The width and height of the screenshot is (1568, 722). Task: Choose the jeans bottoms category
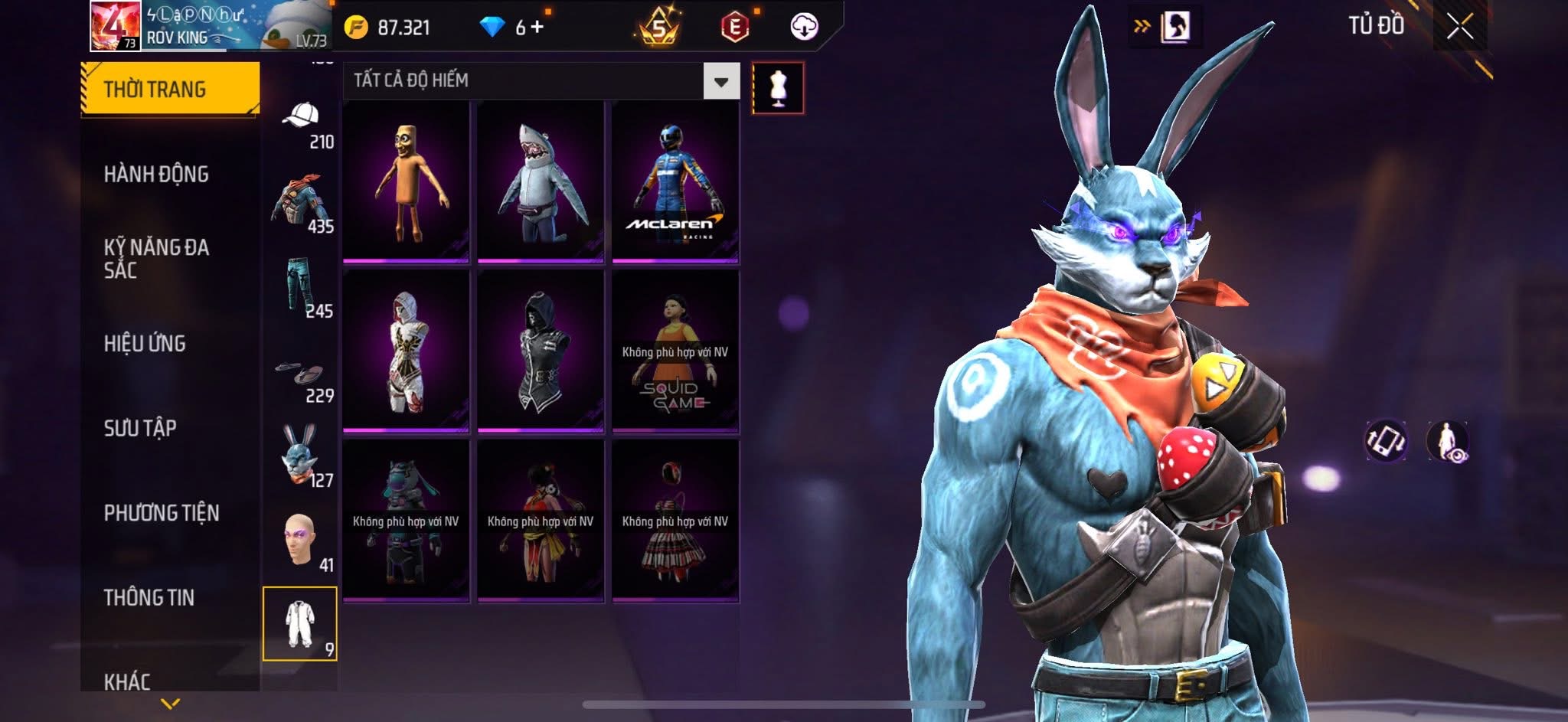[x=301, y=286]
